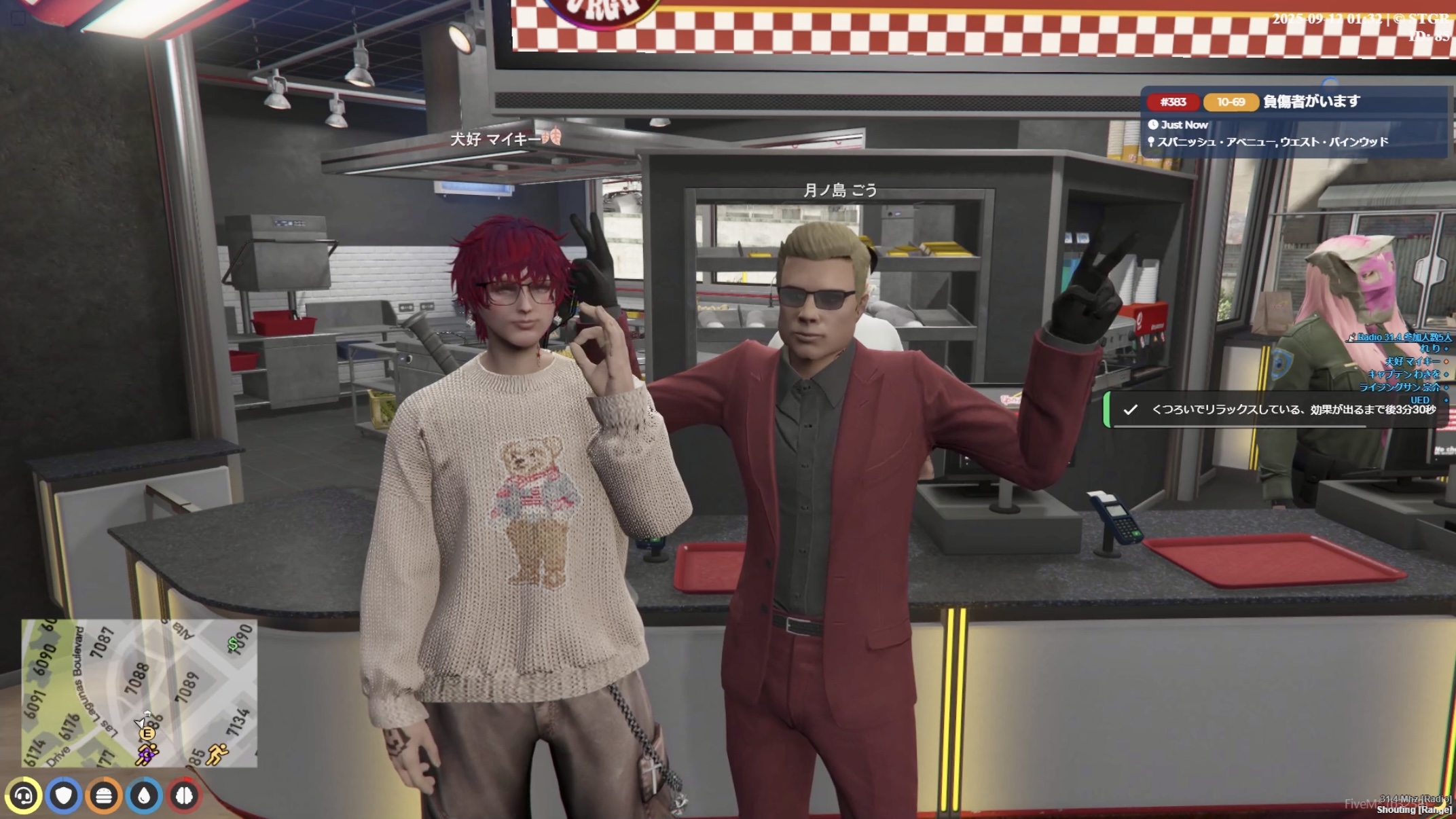
Task: Click the burger hunger status icon
Action: [104, 795]
